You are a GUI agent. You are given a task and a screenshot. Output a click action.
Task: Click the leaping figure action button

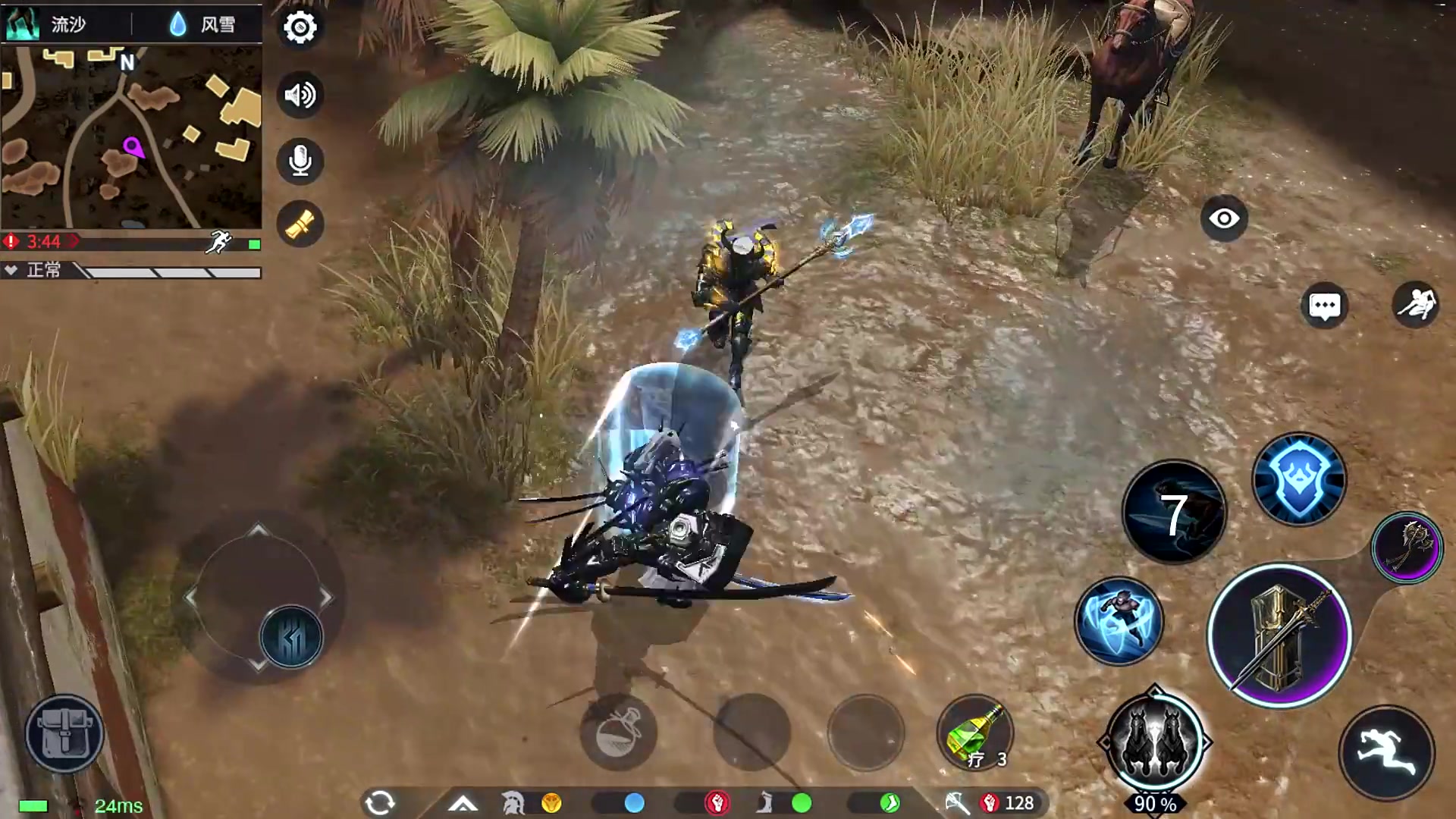(x=1415, y=305)
